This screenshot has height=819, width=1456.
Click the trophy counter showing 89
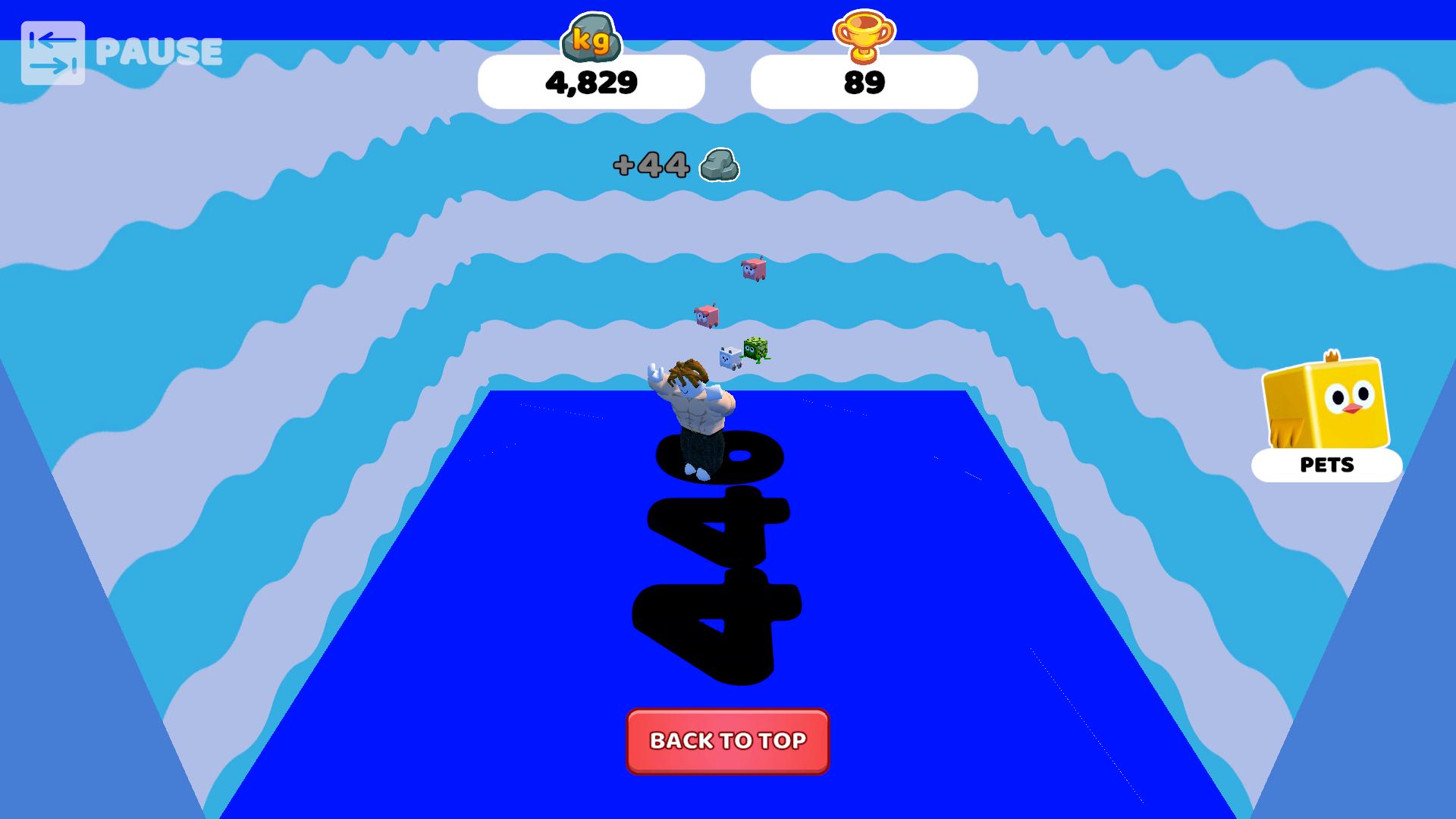pos(863,81)
